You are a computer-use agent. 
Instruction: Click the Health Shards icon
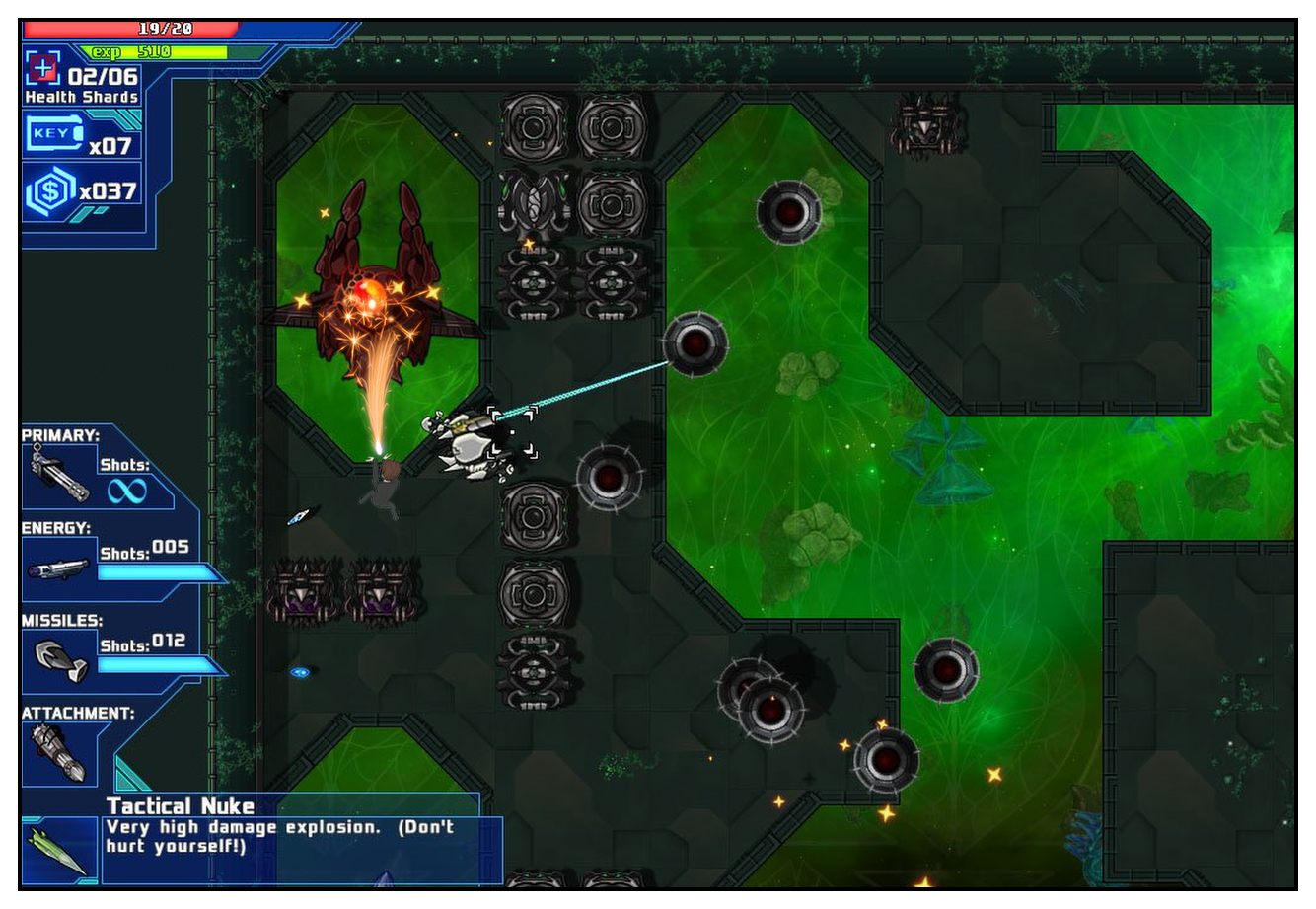pos(42,69)
